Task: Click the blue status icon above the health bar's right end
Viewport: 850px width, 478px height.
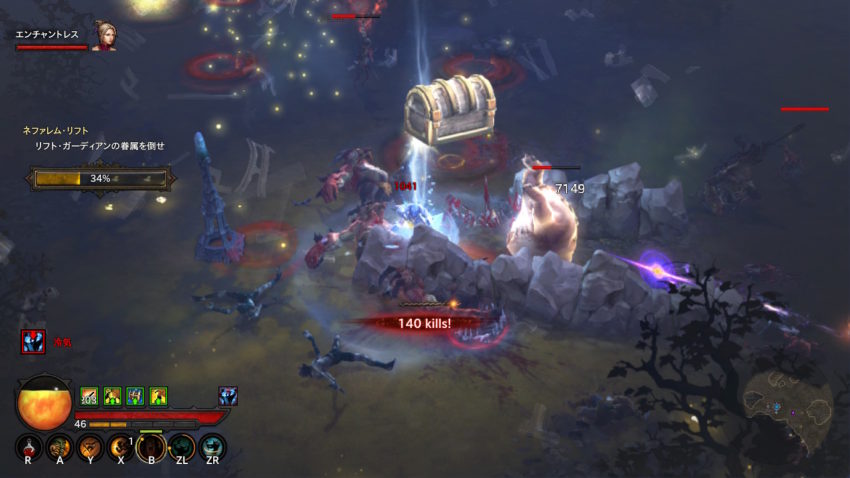Action: tap(228, 396)
